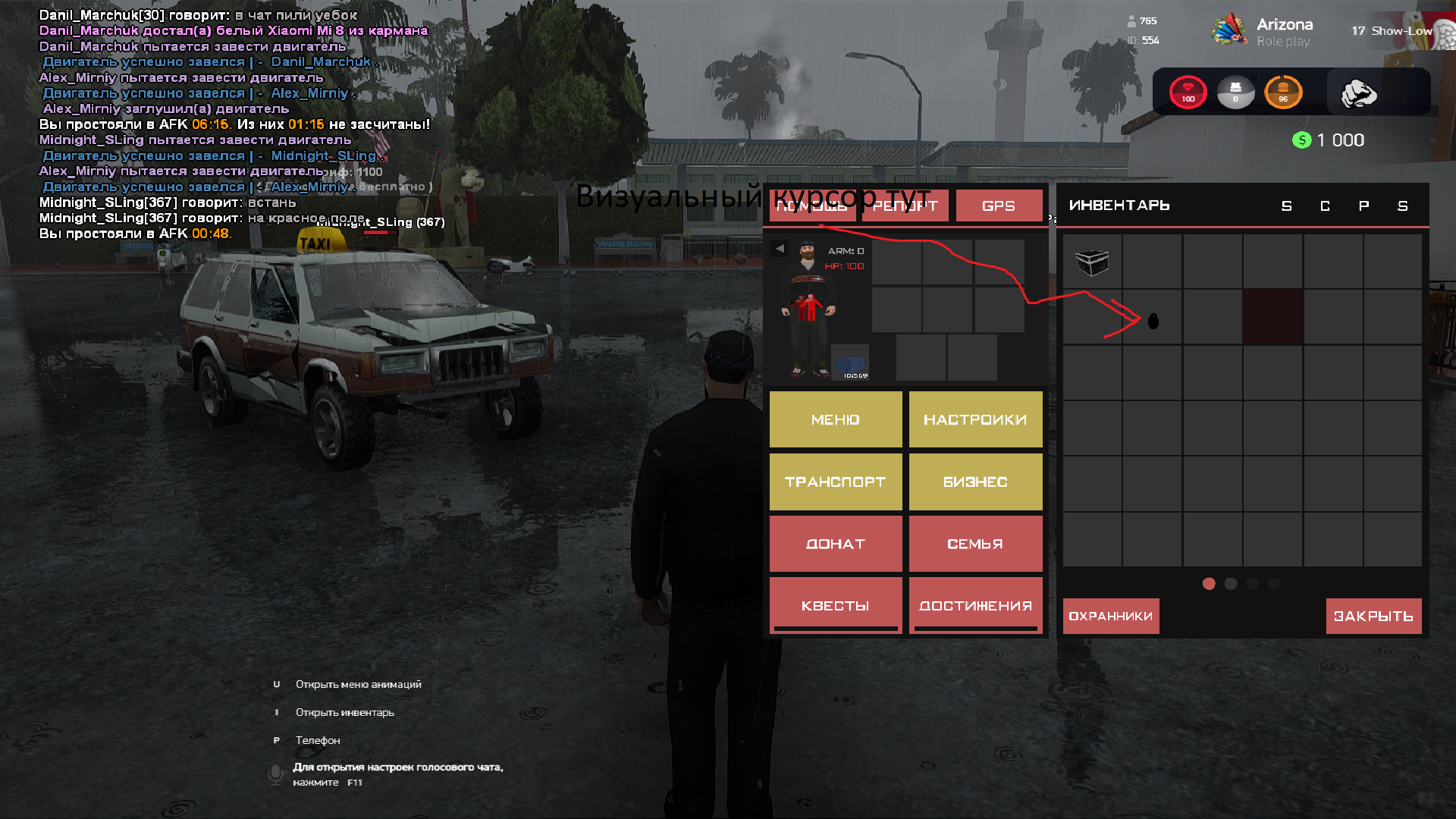Select the black chest inventory item

pyautogui.click(x=1092, y=262)
